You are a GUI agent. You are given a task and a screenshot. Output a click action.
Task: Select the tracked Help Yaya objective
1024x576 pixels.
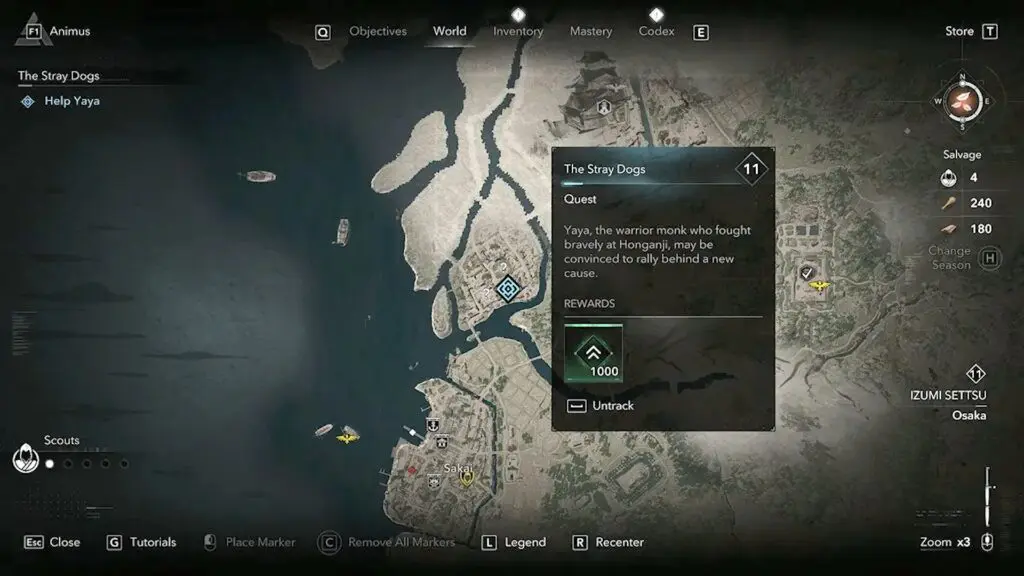(x=71, y=101)
